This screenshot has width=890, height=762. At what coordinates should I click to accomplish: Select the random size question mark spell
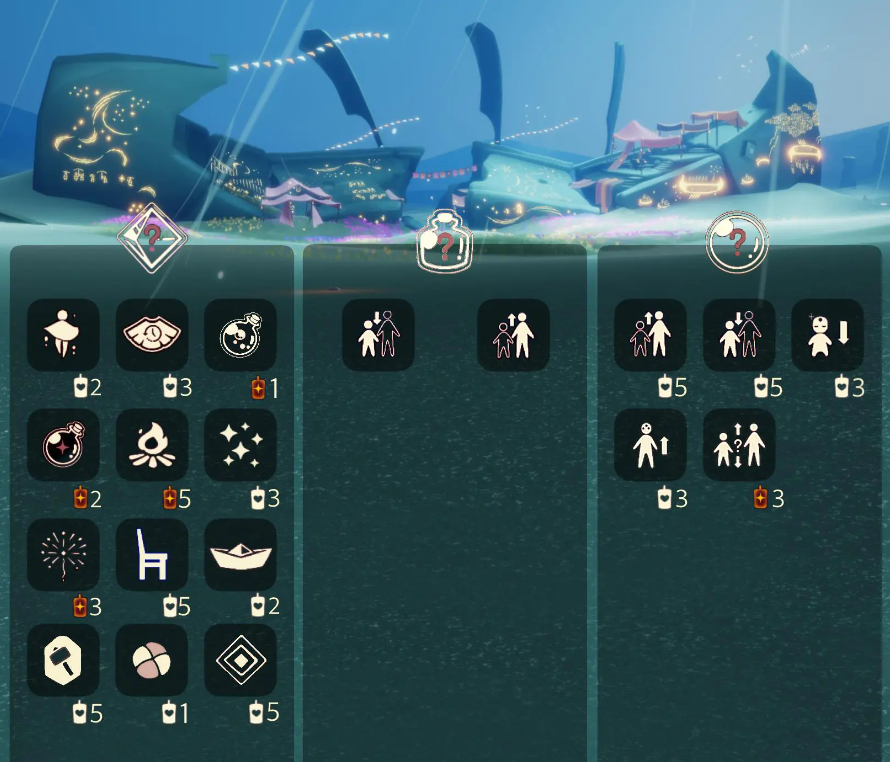739,444
